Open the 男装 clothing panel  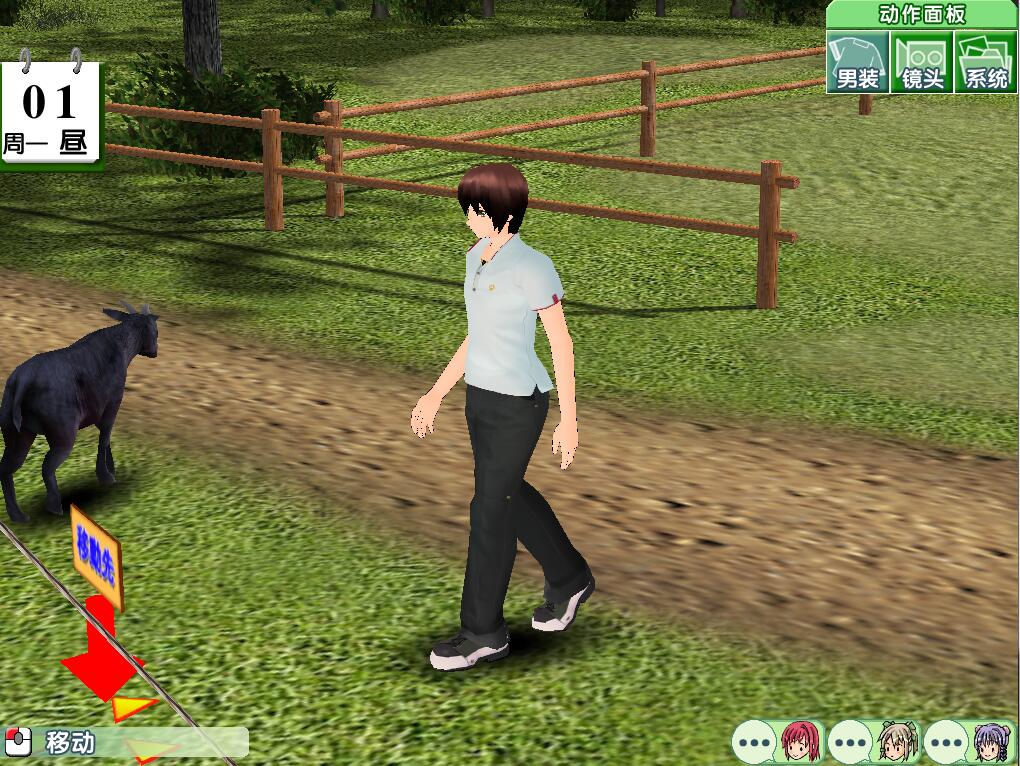point(858,62)
